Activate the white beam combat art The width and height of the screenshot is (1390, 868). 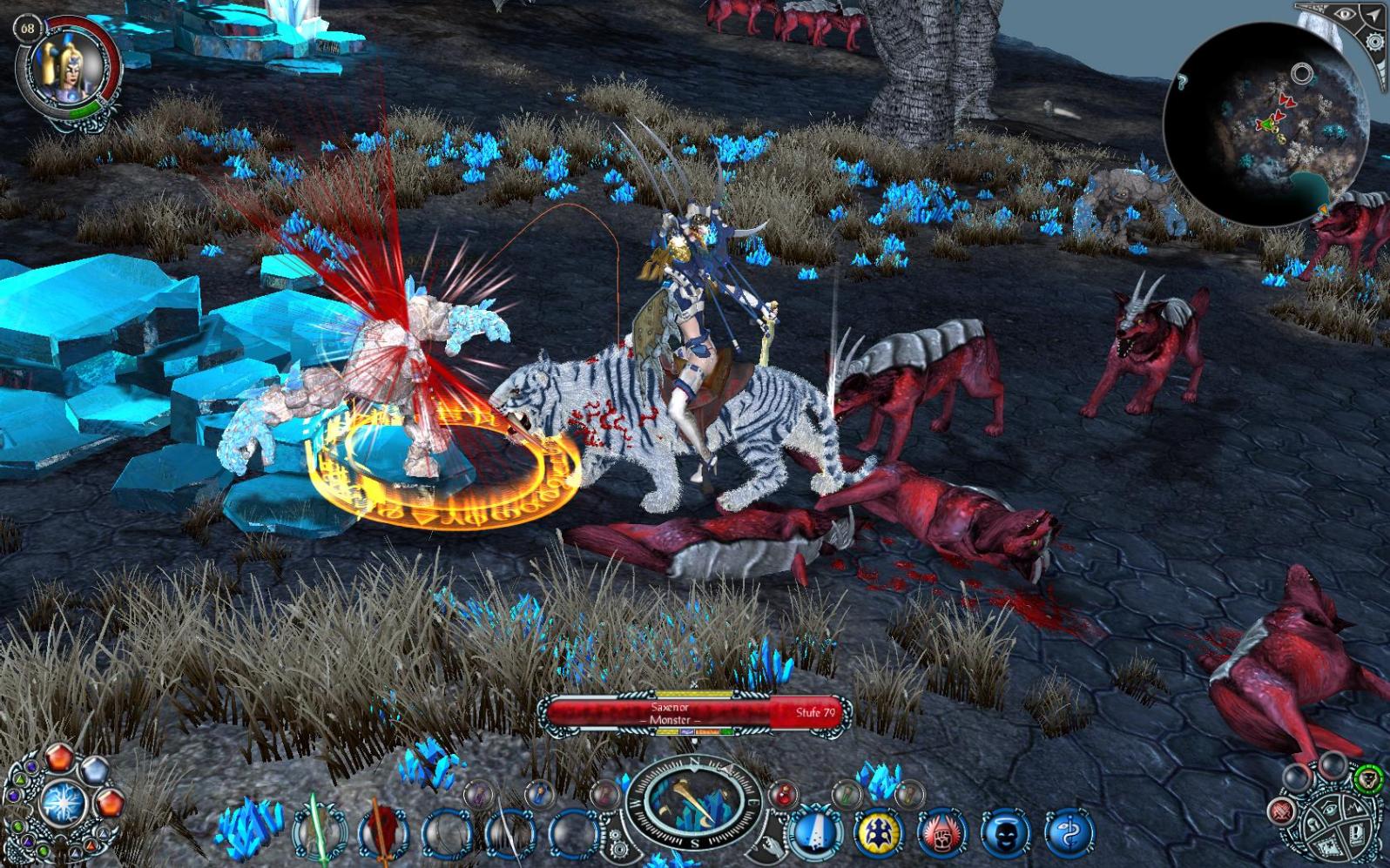814,832
